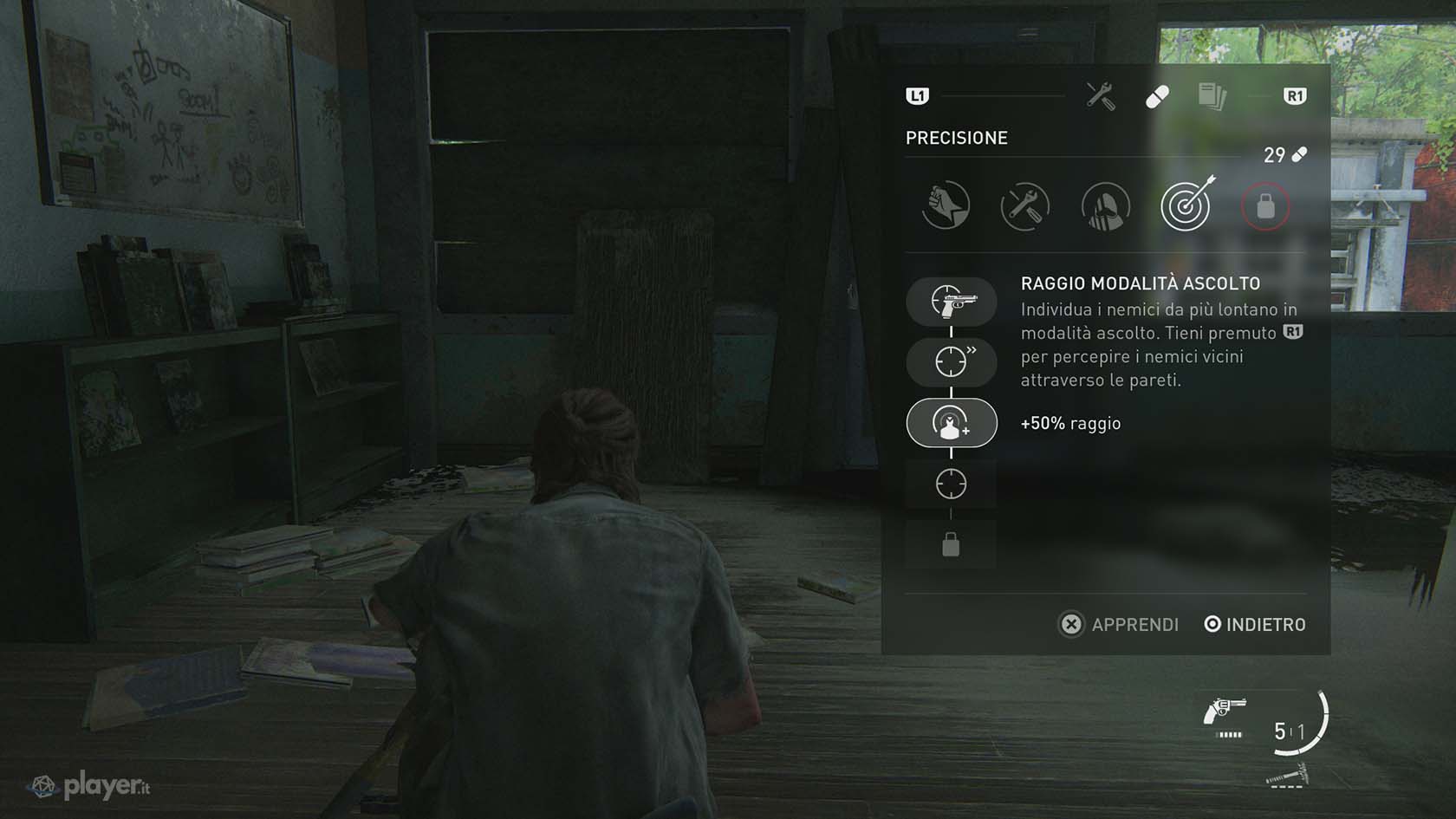Viewport: 1456px width, 819px height.
Task: Select the plain crosshair skill node
Action: 952,484
